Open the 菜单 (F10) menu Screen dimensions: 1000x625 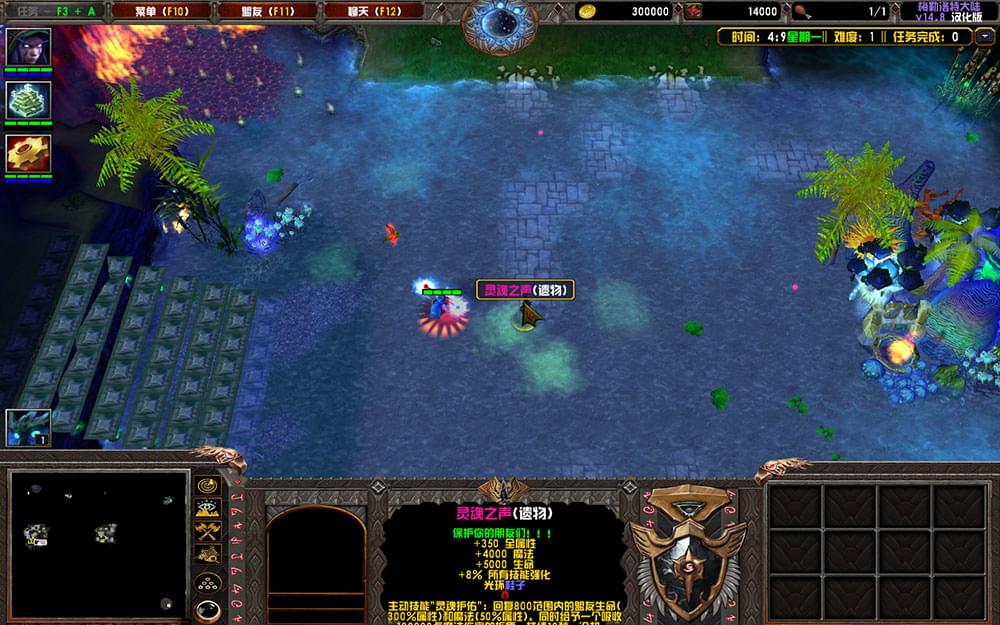click(161, 11)
